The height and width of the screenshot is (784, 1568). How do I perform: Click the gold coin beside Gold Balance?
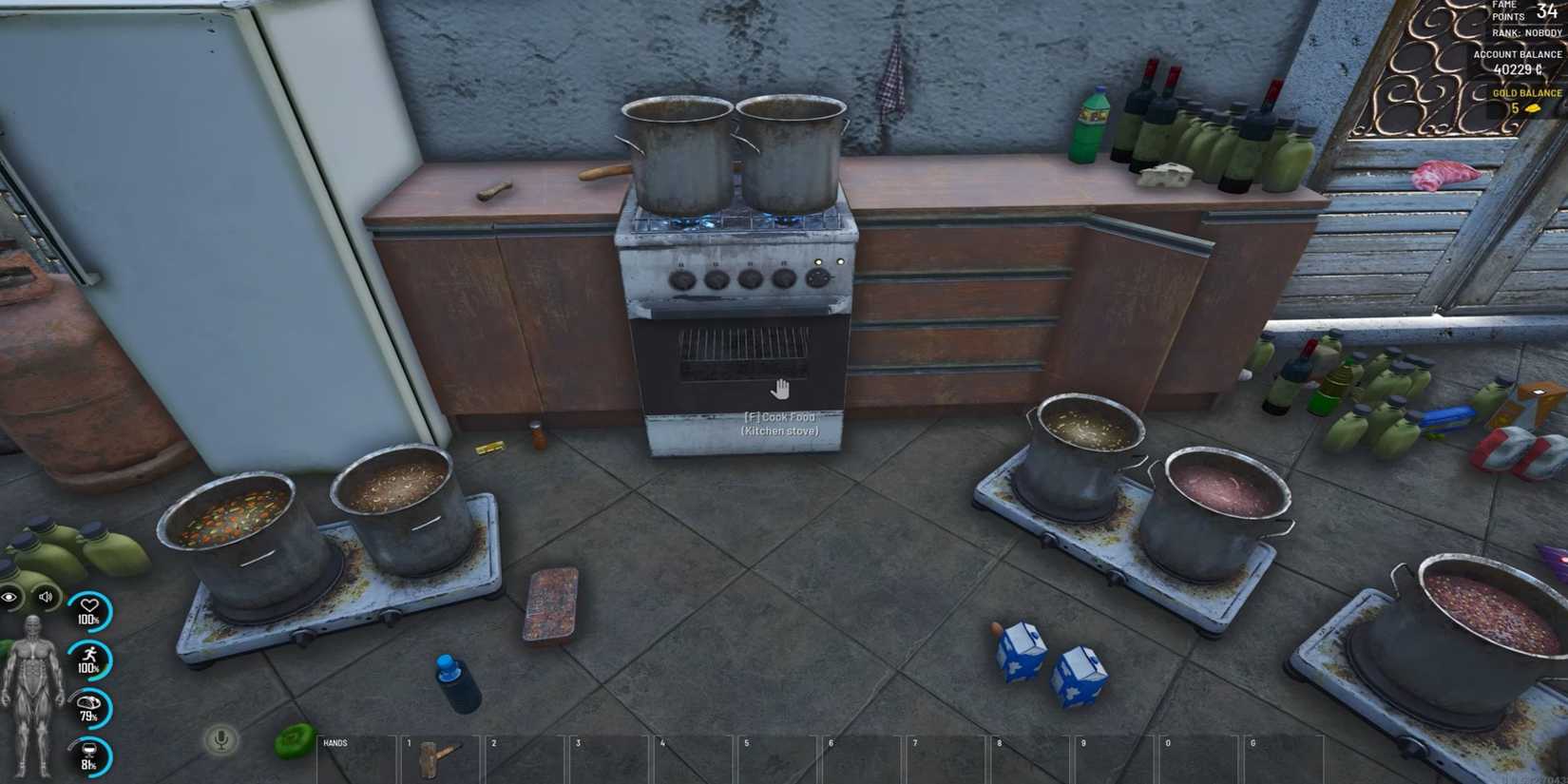(x=1533, y=106)
